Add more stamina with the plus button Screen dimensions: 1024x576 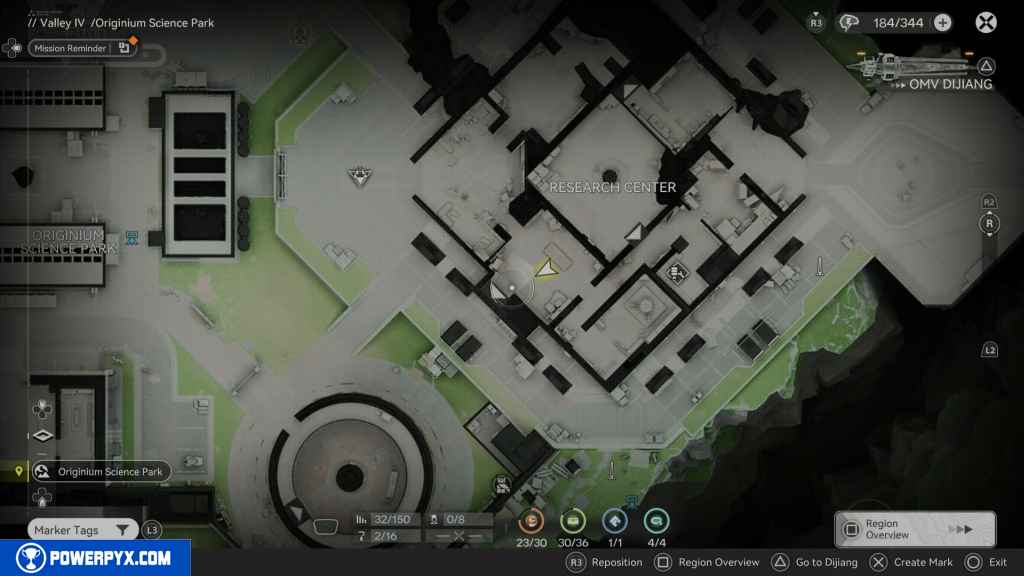tap(942, 23)
